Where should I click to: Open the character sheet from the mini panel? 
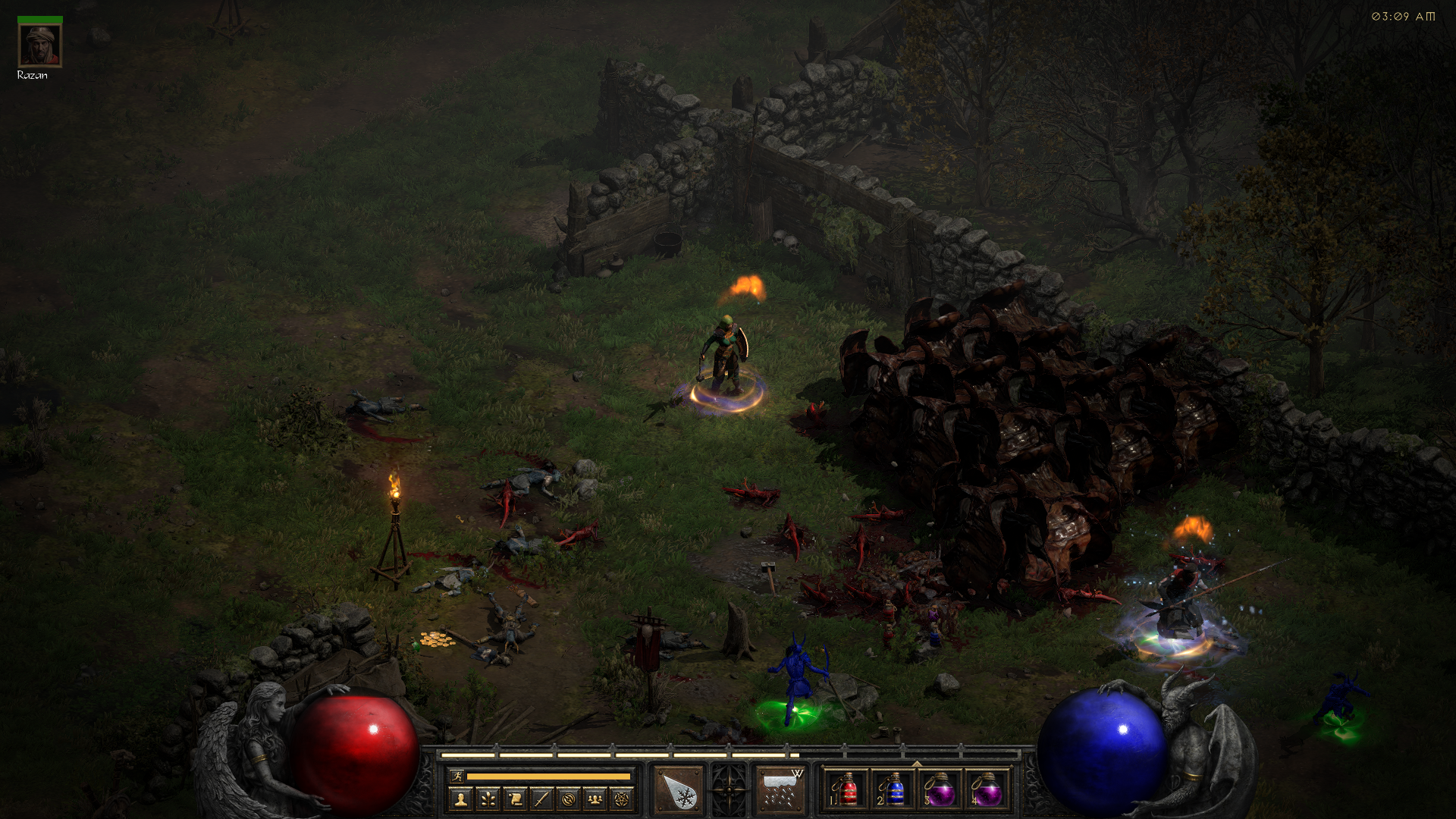click(x=461, y=799)
